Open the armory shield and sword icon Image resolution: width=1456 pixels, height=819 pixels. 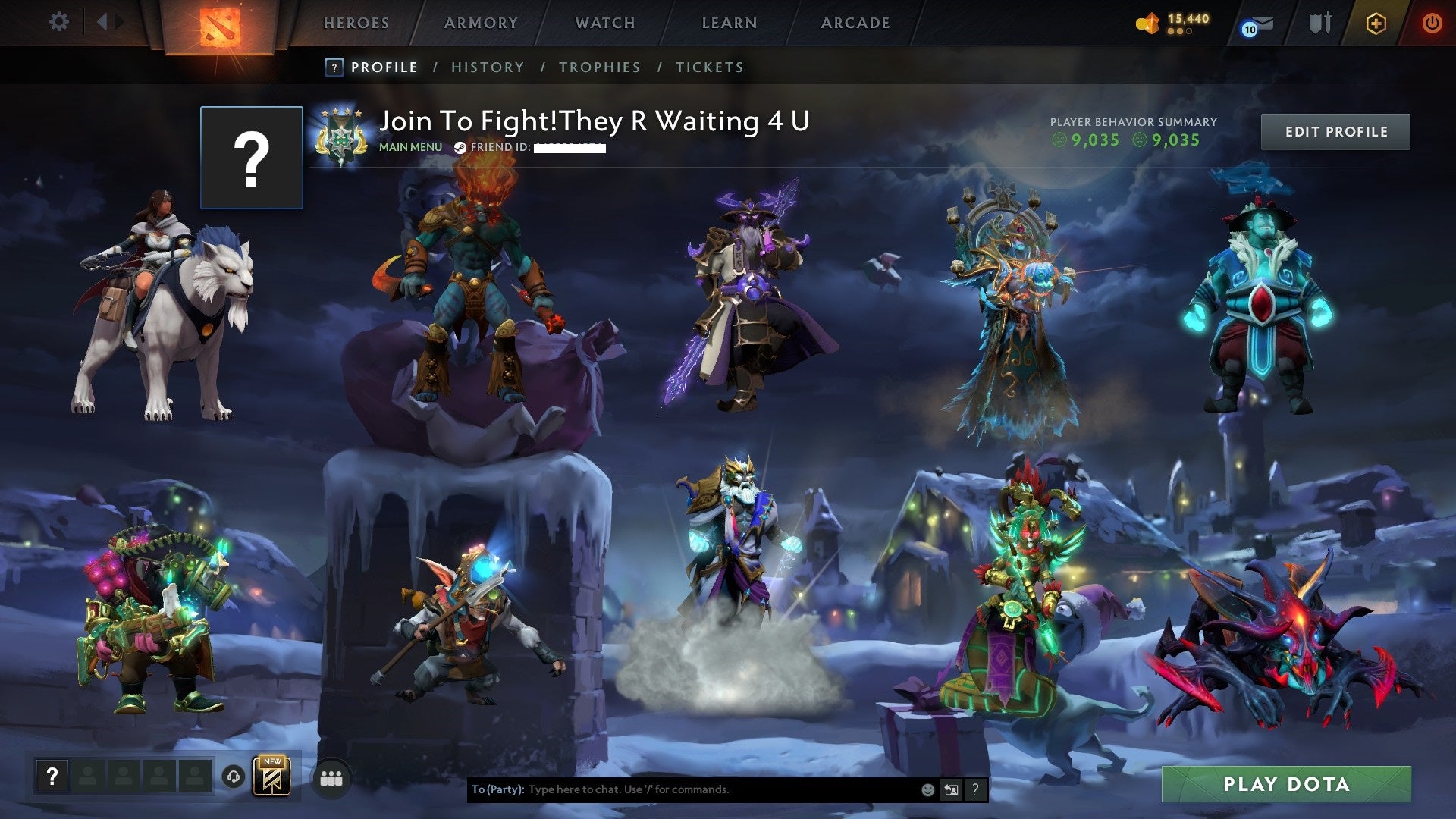(x=1319, y=23)
